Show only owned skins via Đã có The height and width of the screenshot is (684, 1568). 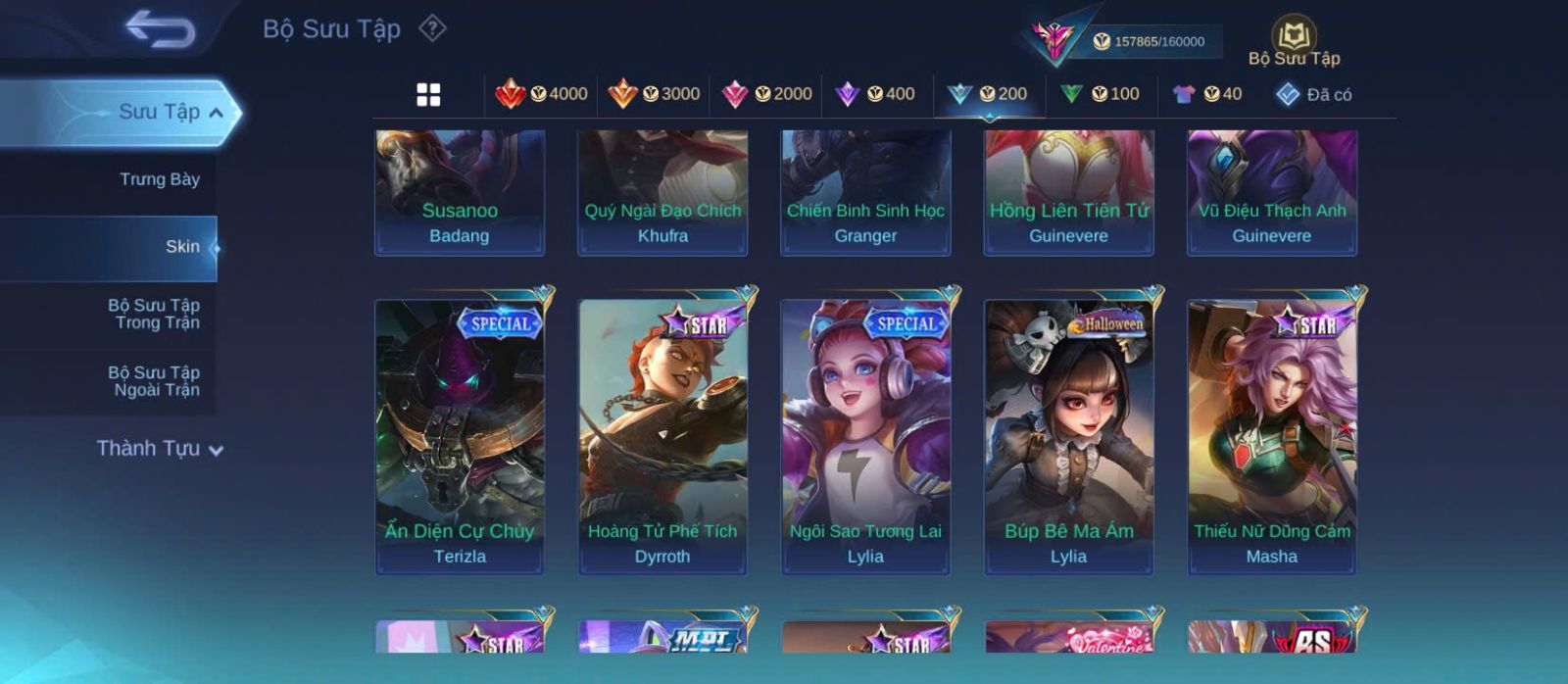tap(1314, 94)
